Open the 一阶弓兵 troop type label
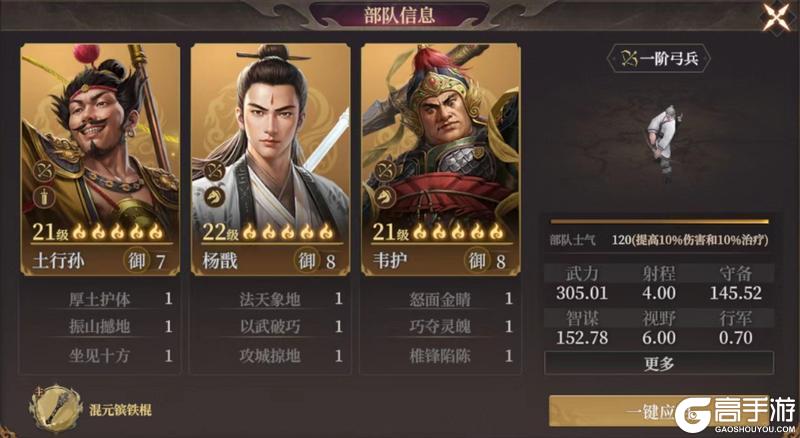The height and width of the screenshot is (438, 800). (x=659, y=58)
